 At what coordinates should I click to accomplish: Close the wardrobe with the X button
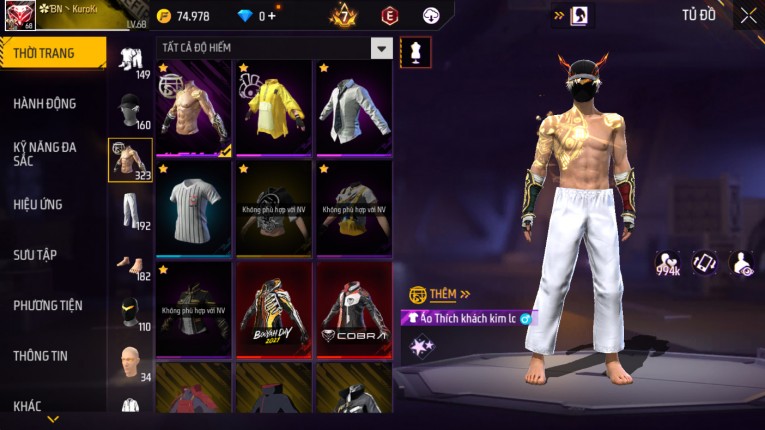click(748, 15)
